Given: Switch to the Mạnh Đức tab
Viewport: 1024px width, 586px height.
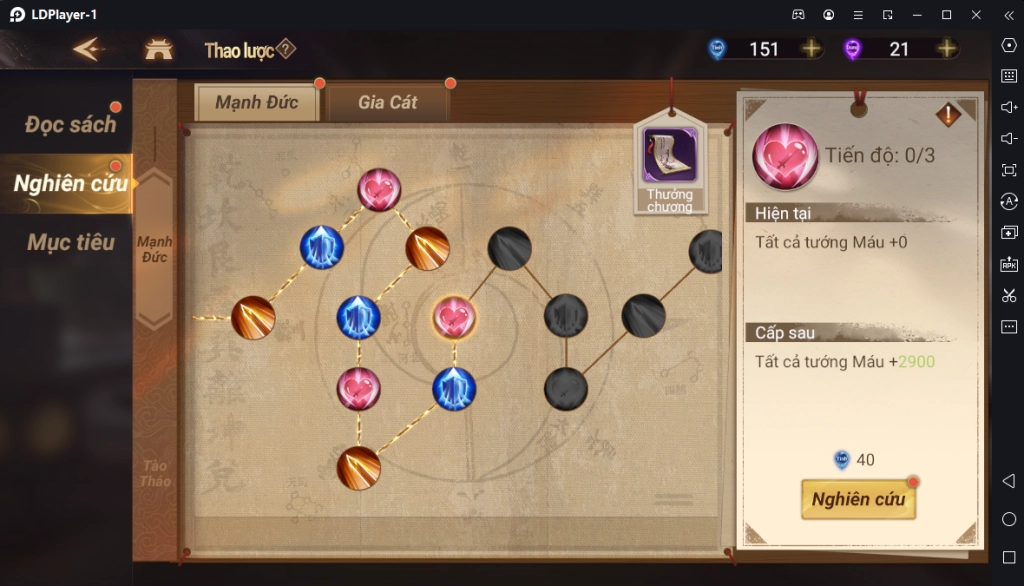Looking at the screenshot, I should pos(256,102).
